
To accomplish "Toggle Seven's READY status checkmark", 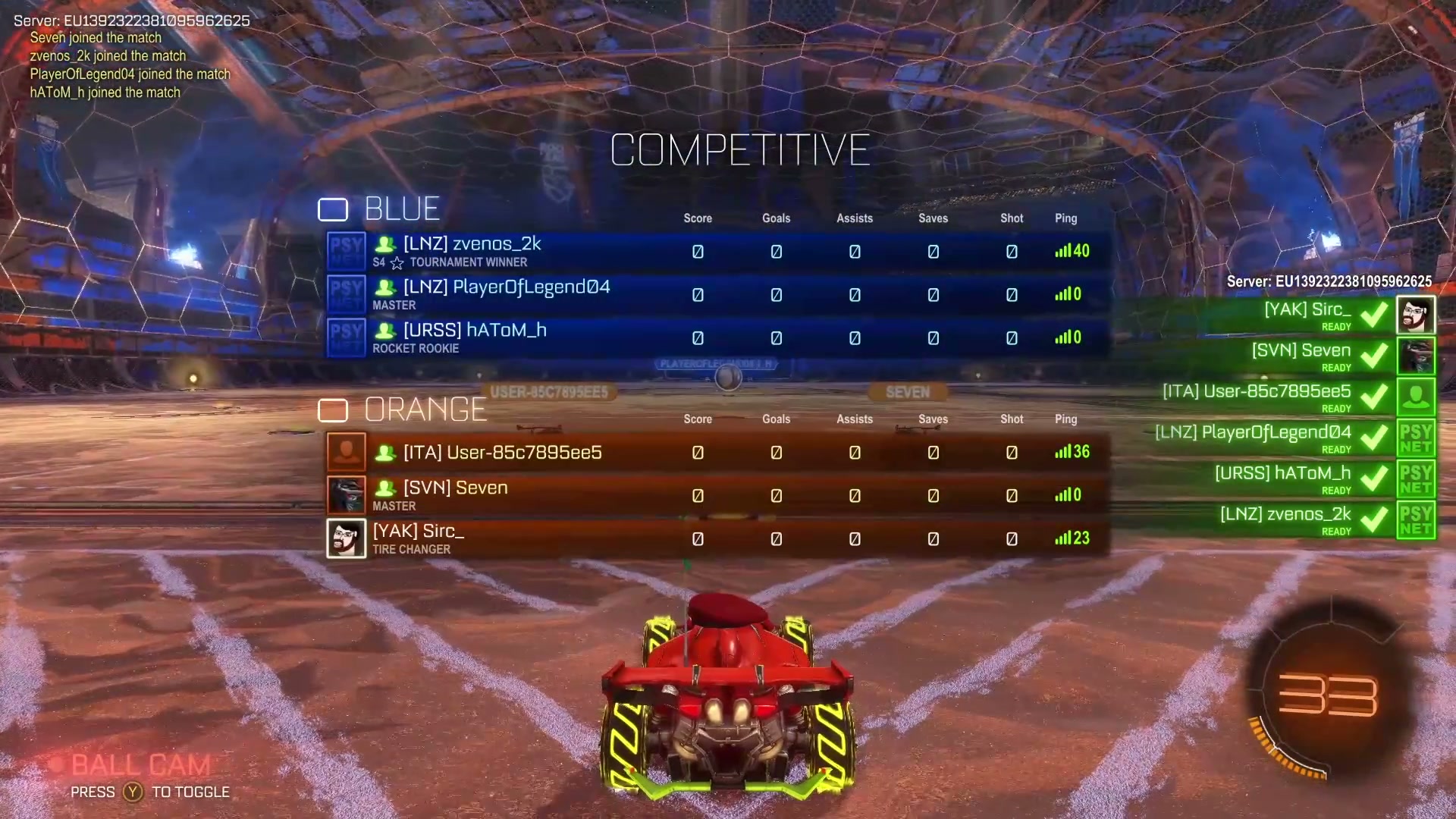I will (1374, 356).
